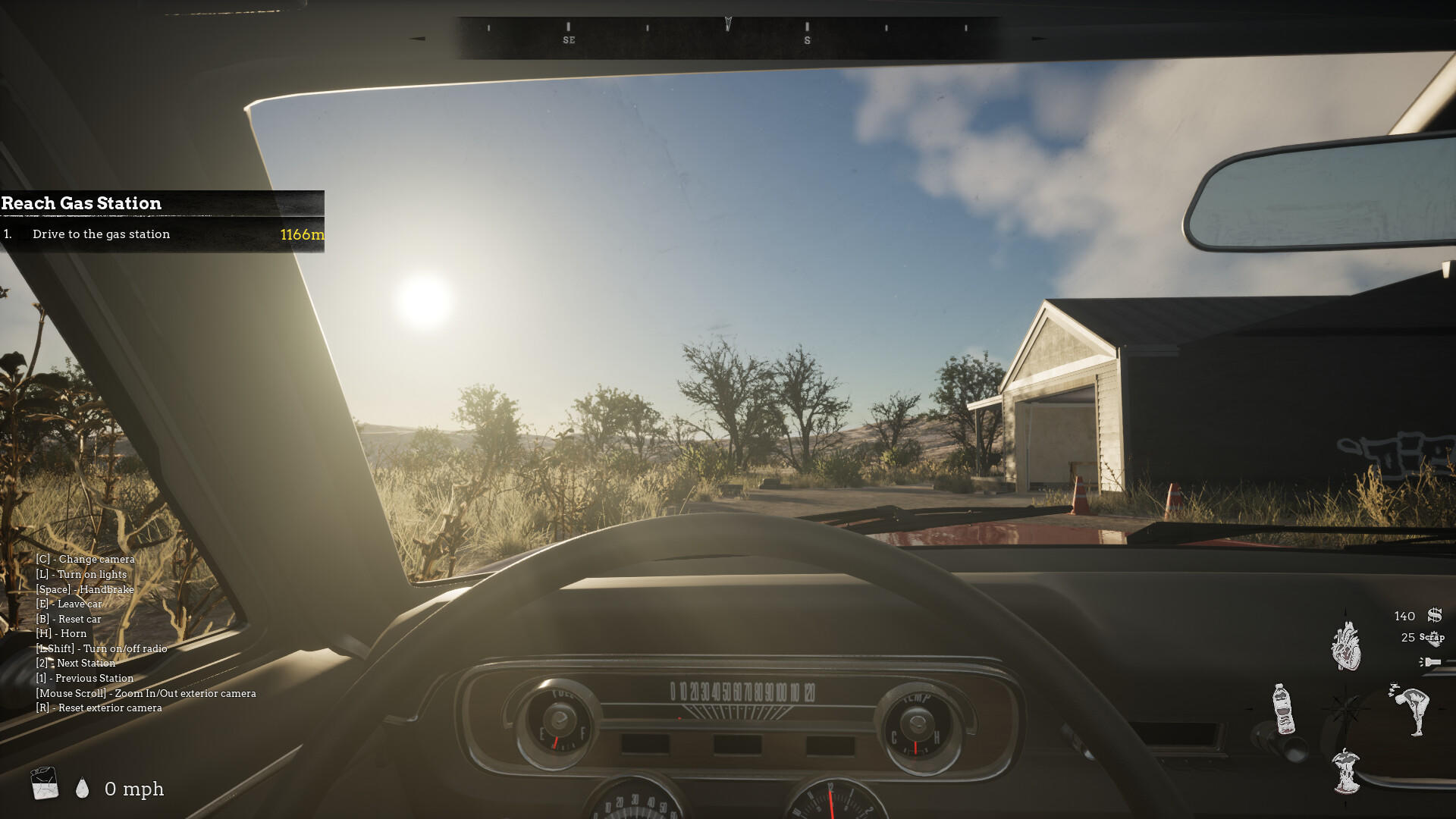Click the dollar sign money icon

tap(1433, 616)
